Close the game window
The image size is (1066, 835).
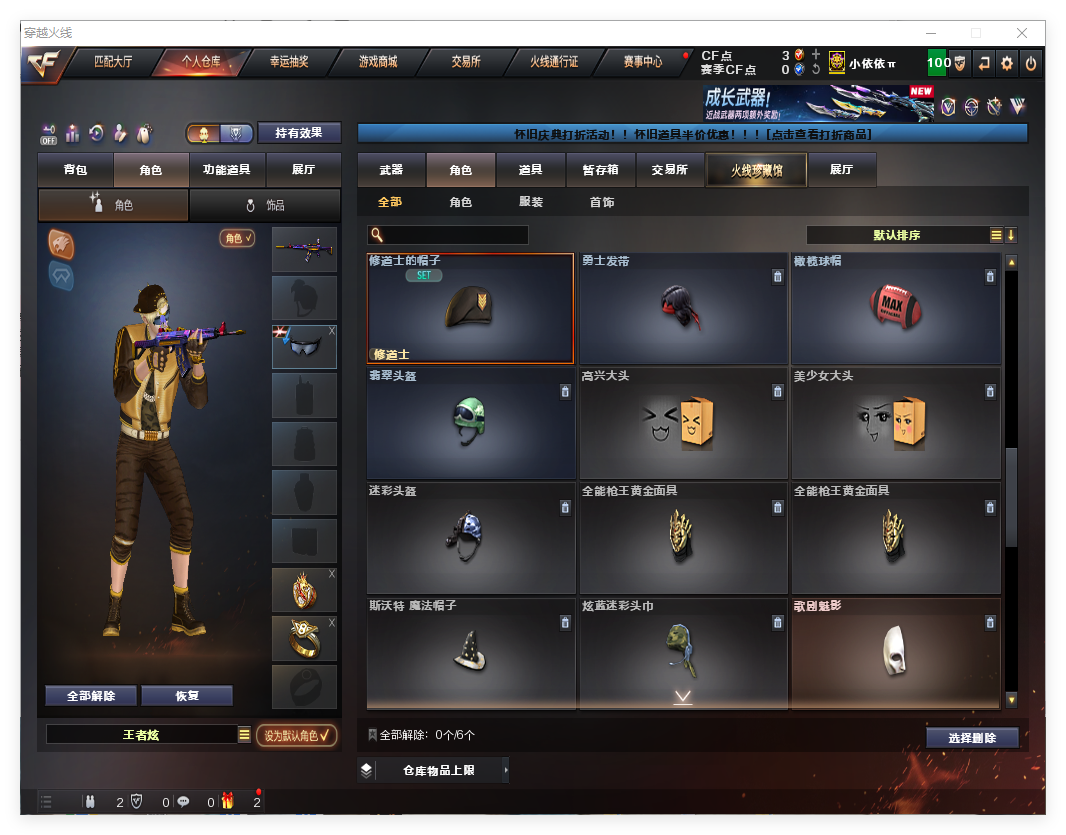[1022, 33]
